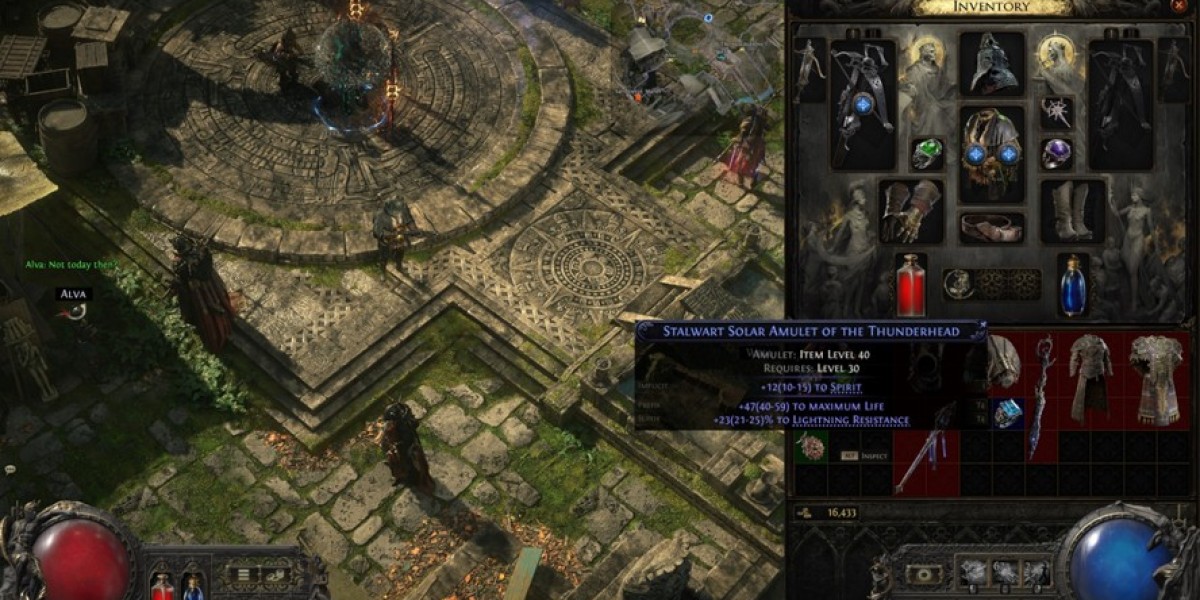1200x600 pixels.
Task: Select the green gem ring slot
Action: click(927, 154)
